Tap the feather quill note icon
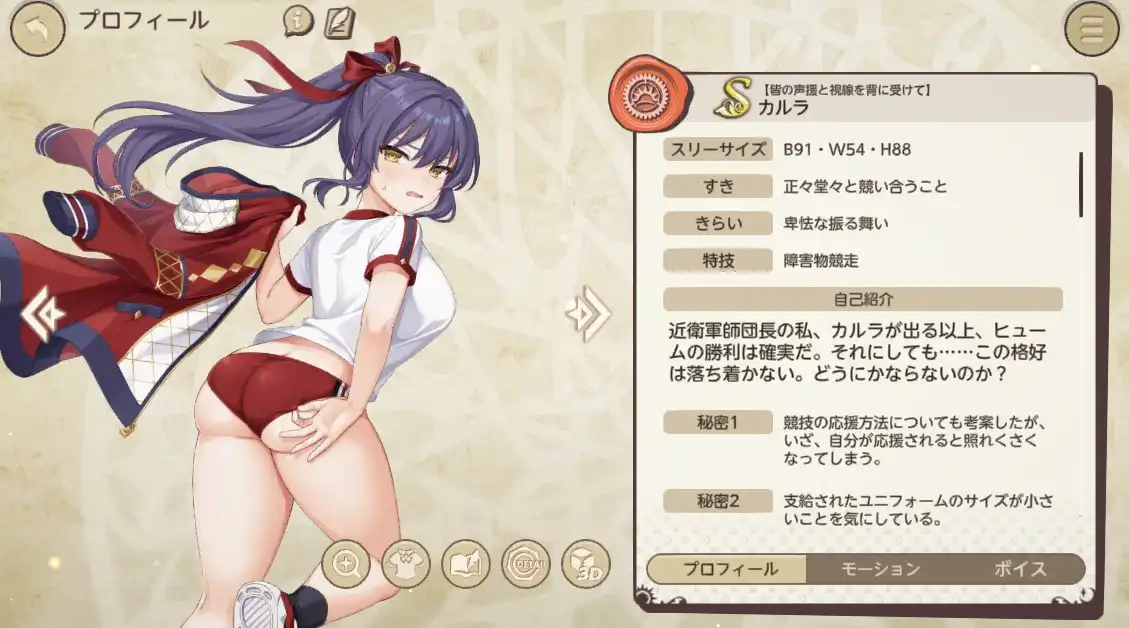This screenshot has width=1129, height=628. point(339,20)
